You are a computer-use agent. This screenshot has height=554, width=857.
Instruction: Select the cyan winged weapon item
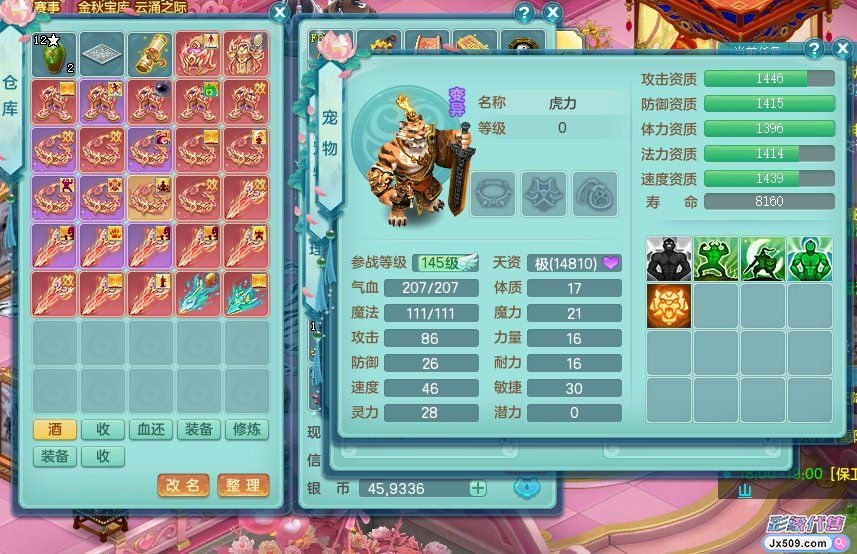199,292
